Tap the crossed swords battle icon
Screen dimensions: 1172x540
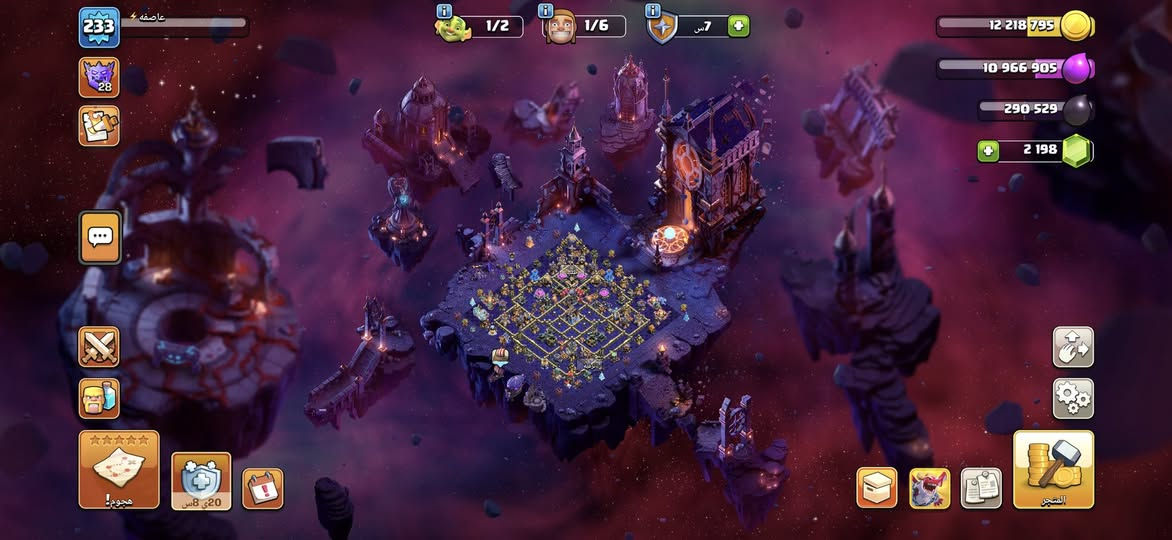pyautogui.click(x=99, y=347)
